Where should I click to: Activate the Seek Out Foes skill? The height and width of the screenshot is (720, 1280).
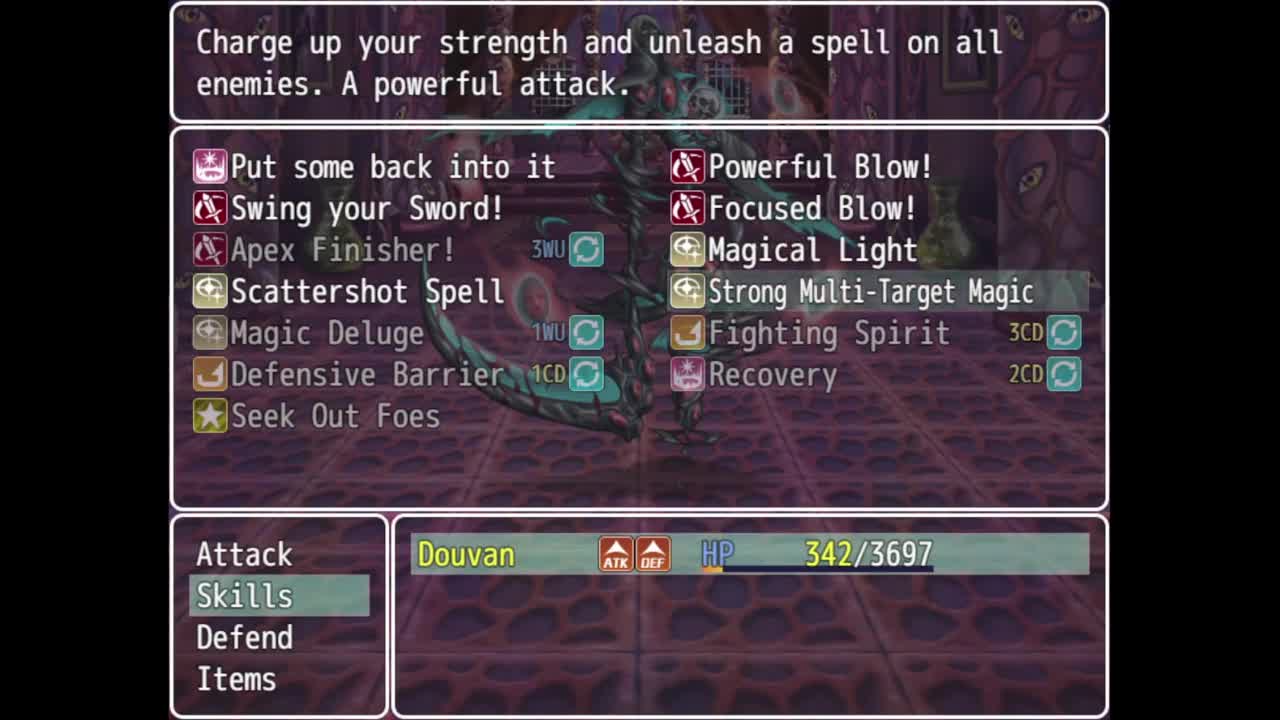click(x=335, y=416)
